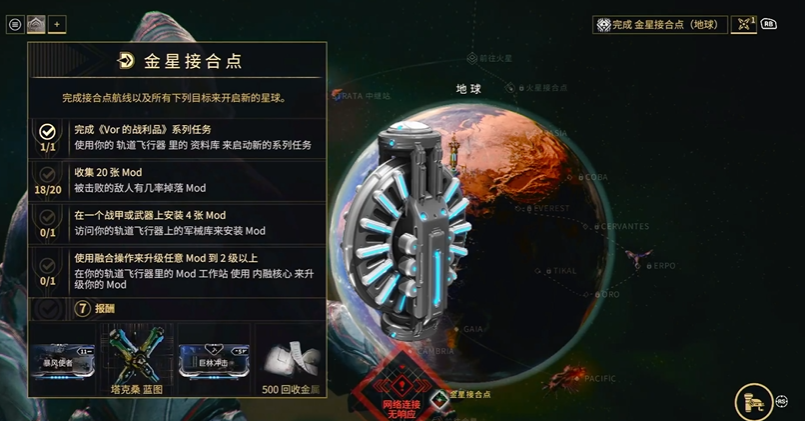Screen dimensions: 805x421
Task: Click the plus button to add squad member
Action: [57, 25]
